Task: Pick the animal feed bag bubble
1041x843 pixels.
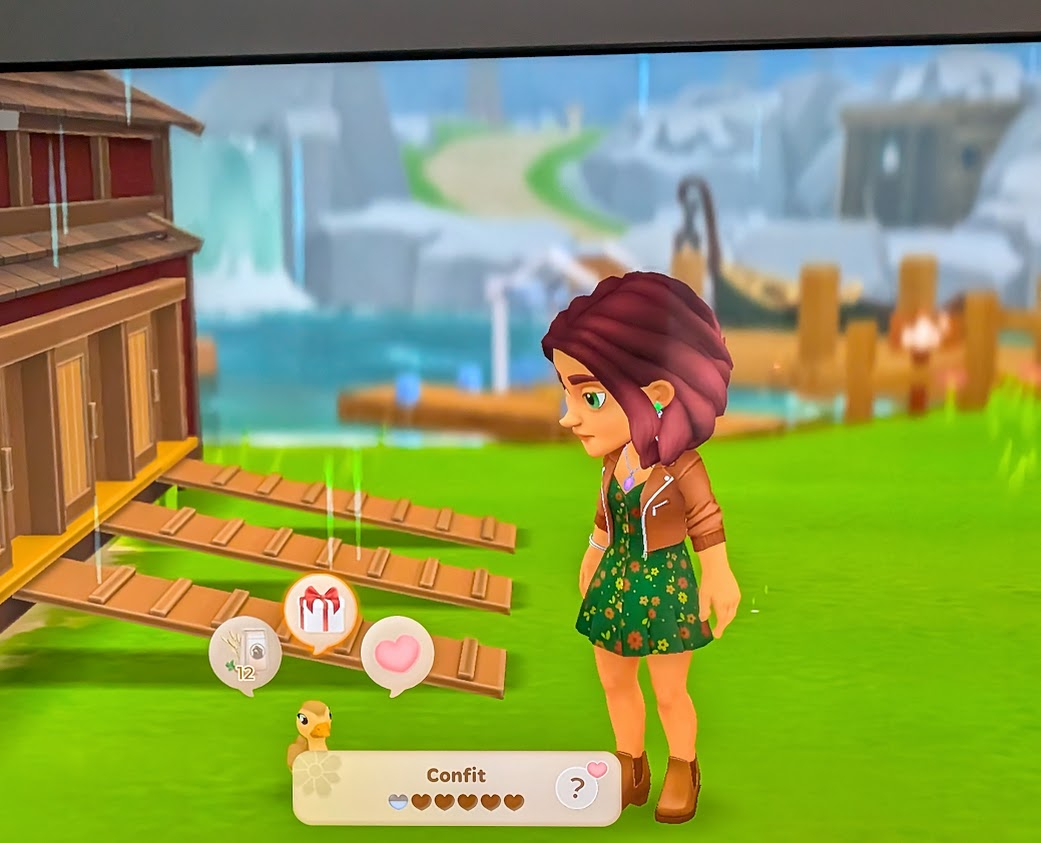Action: pyautogui.click(x=245, y=653)
